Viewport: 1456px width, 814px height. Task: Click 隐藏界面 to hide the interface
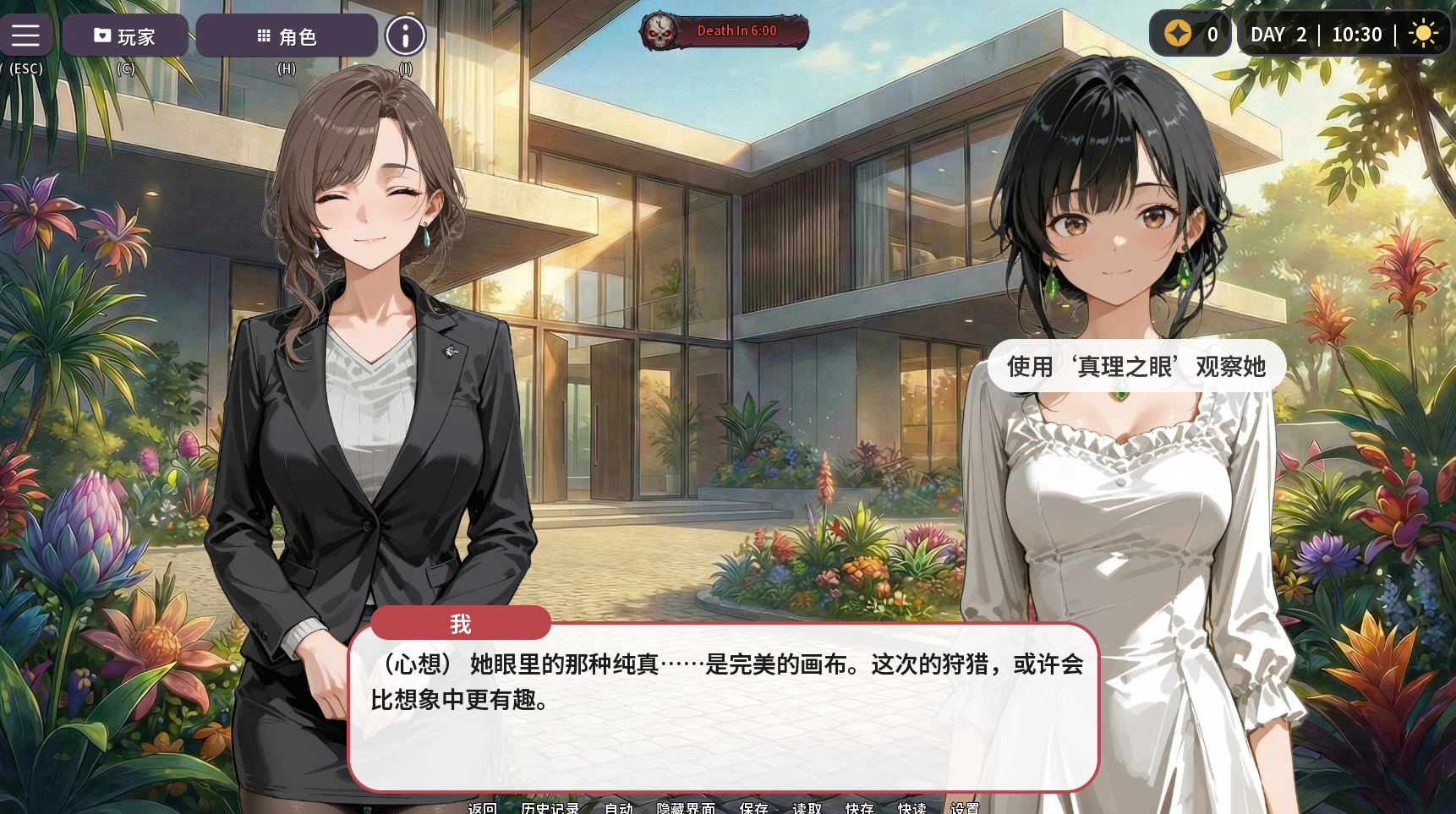(686, 807)
